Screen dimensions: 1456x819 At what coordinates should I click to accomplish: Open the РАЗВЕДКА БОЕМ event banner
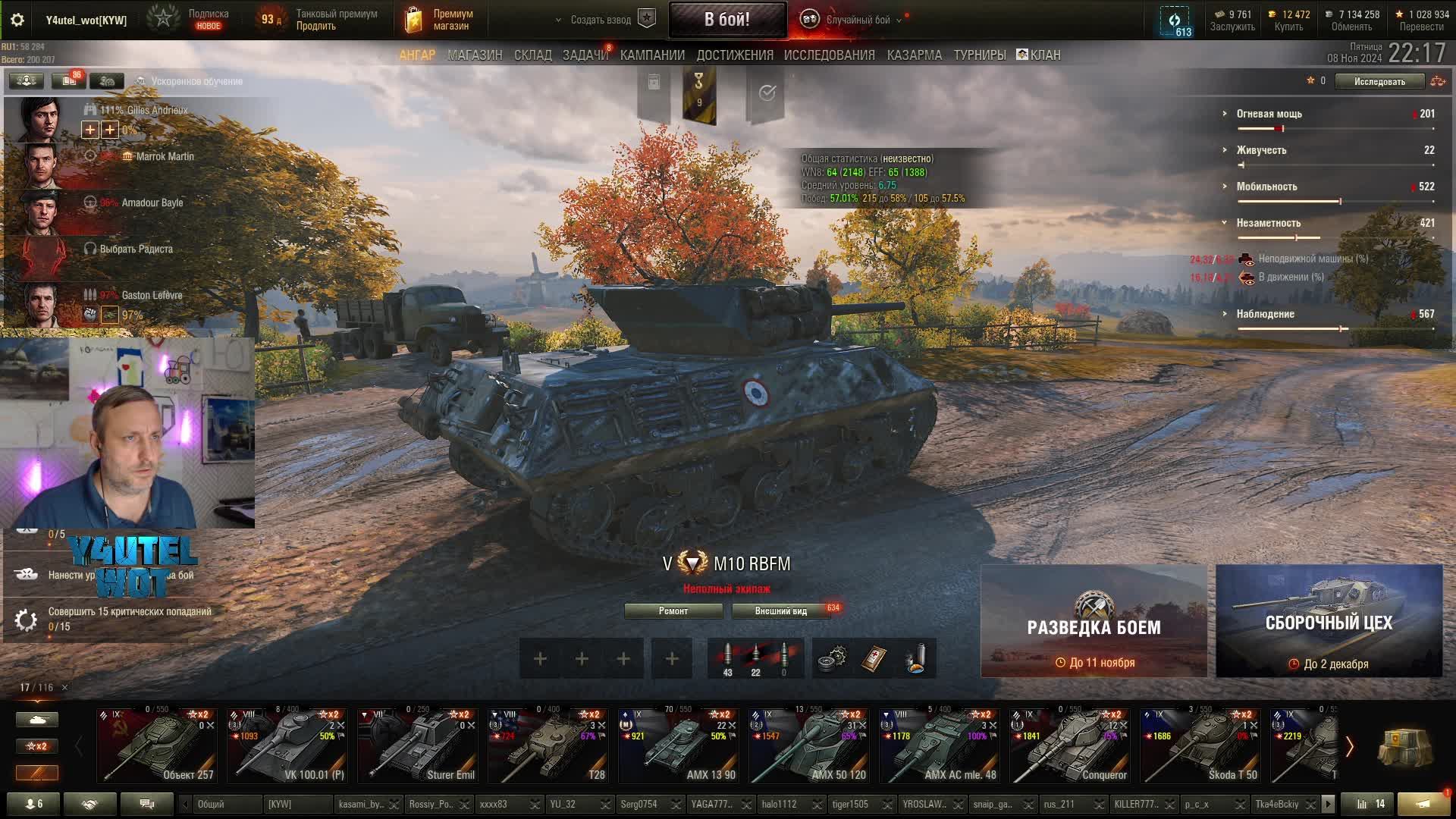[x=1094, y=621]
